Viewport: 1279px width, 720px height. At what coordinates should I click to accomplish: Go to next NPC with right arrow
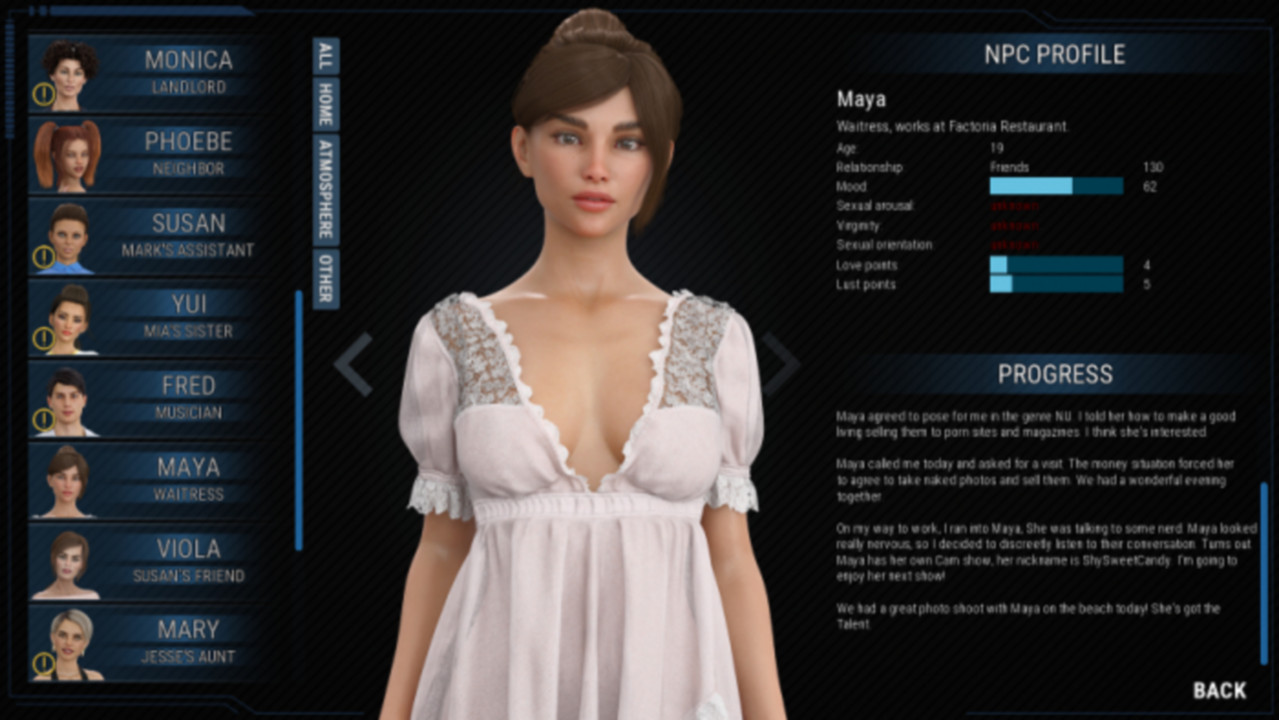tap(781, 364)
